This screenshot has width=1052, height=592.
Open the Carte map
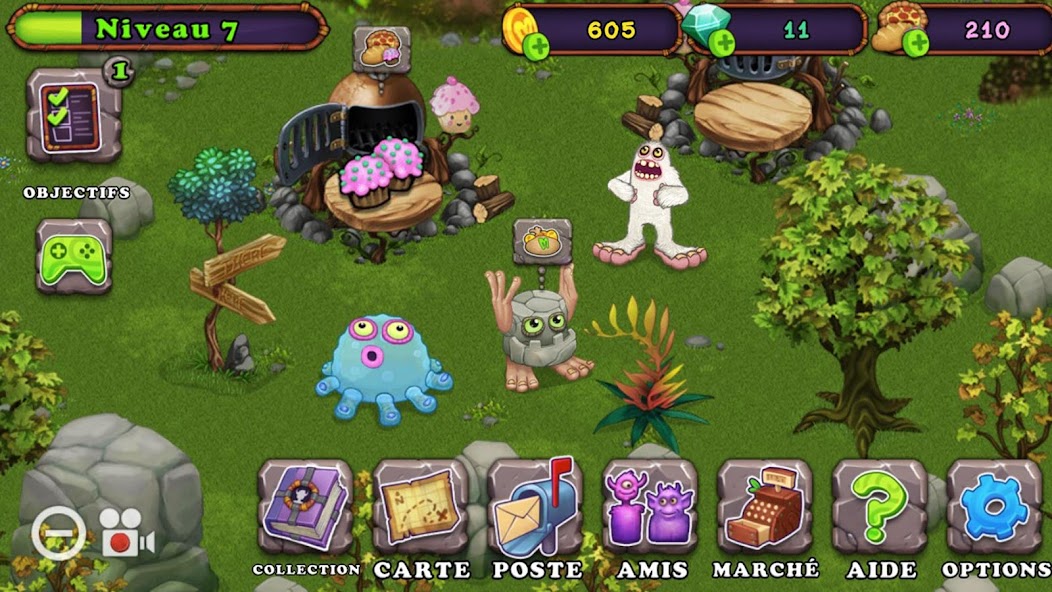pos(420,507)
